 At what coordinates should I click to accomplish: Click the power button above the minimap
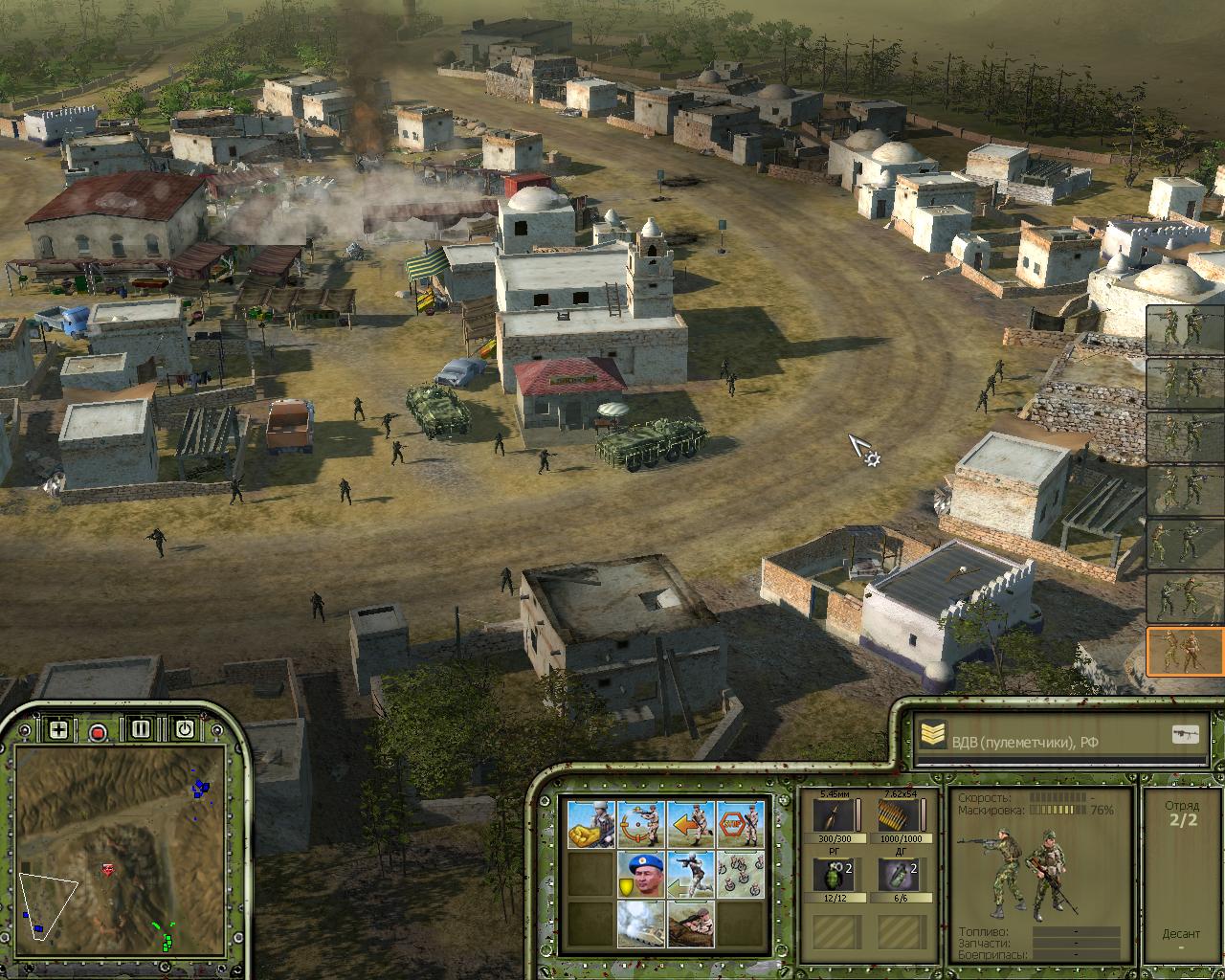coord(185,729)
